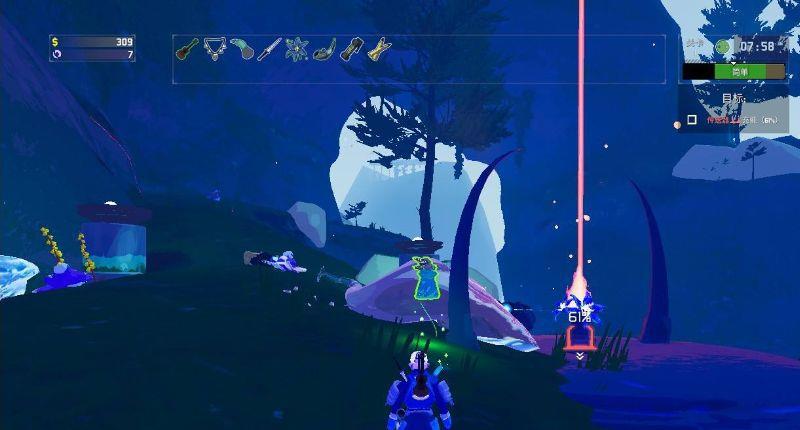Toggle the objective checkbox under 目标
Viewport: 800px width, 430px height.
(691, 120)
